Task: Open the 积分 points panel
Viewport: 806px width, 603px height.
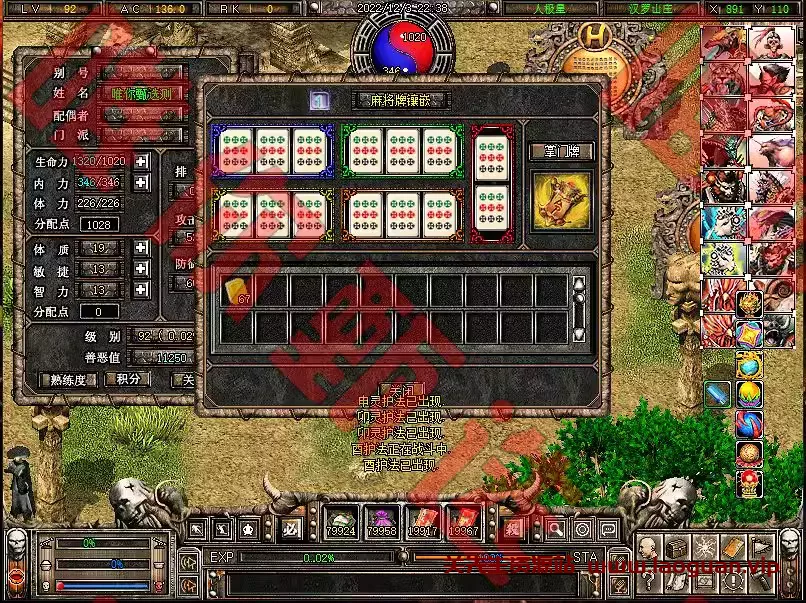Action: pyautogui.click(x=128, y=379)
